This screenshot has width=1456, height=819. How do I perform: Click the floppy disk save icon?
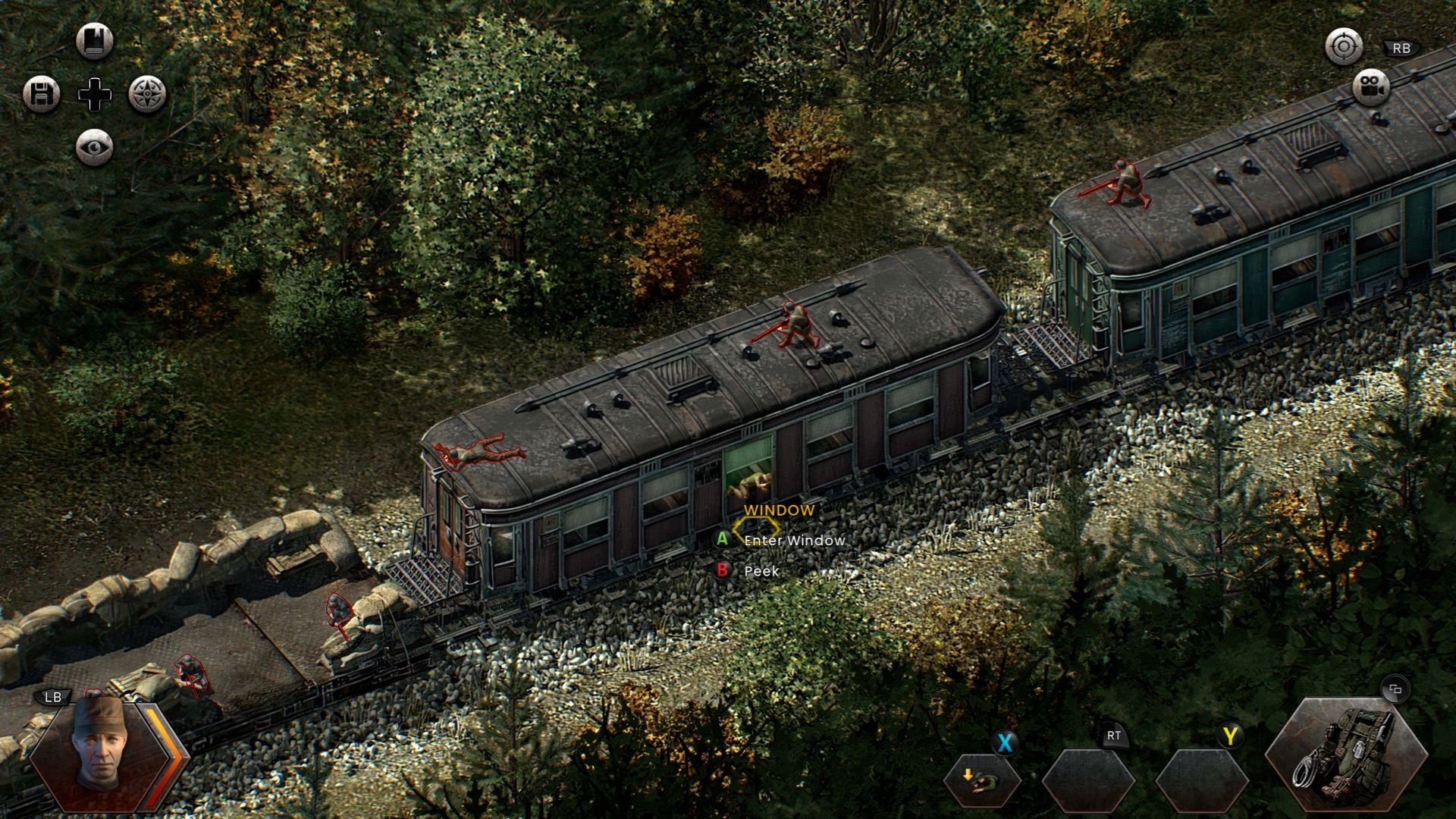tap(43, 93)
